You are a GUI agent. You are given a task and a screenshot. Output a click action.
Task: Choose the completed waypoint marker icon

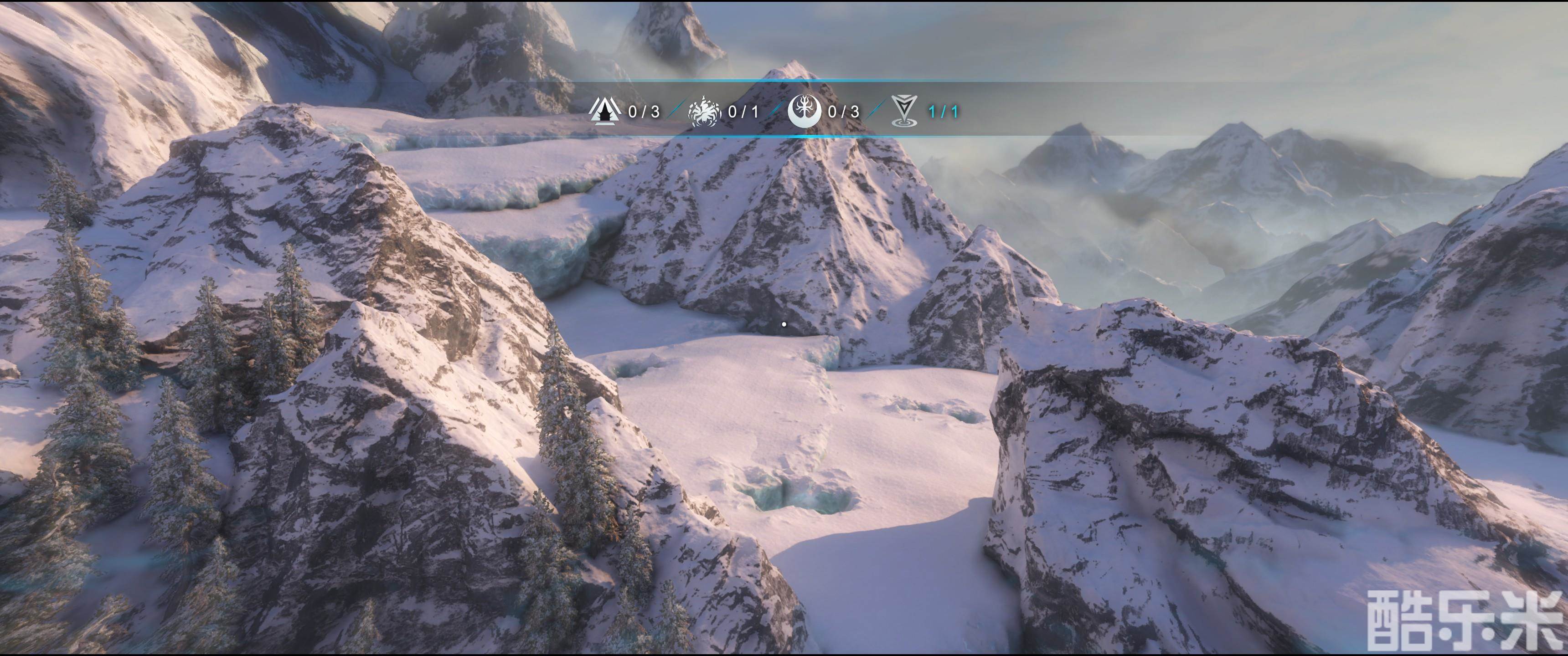point(904,111)
